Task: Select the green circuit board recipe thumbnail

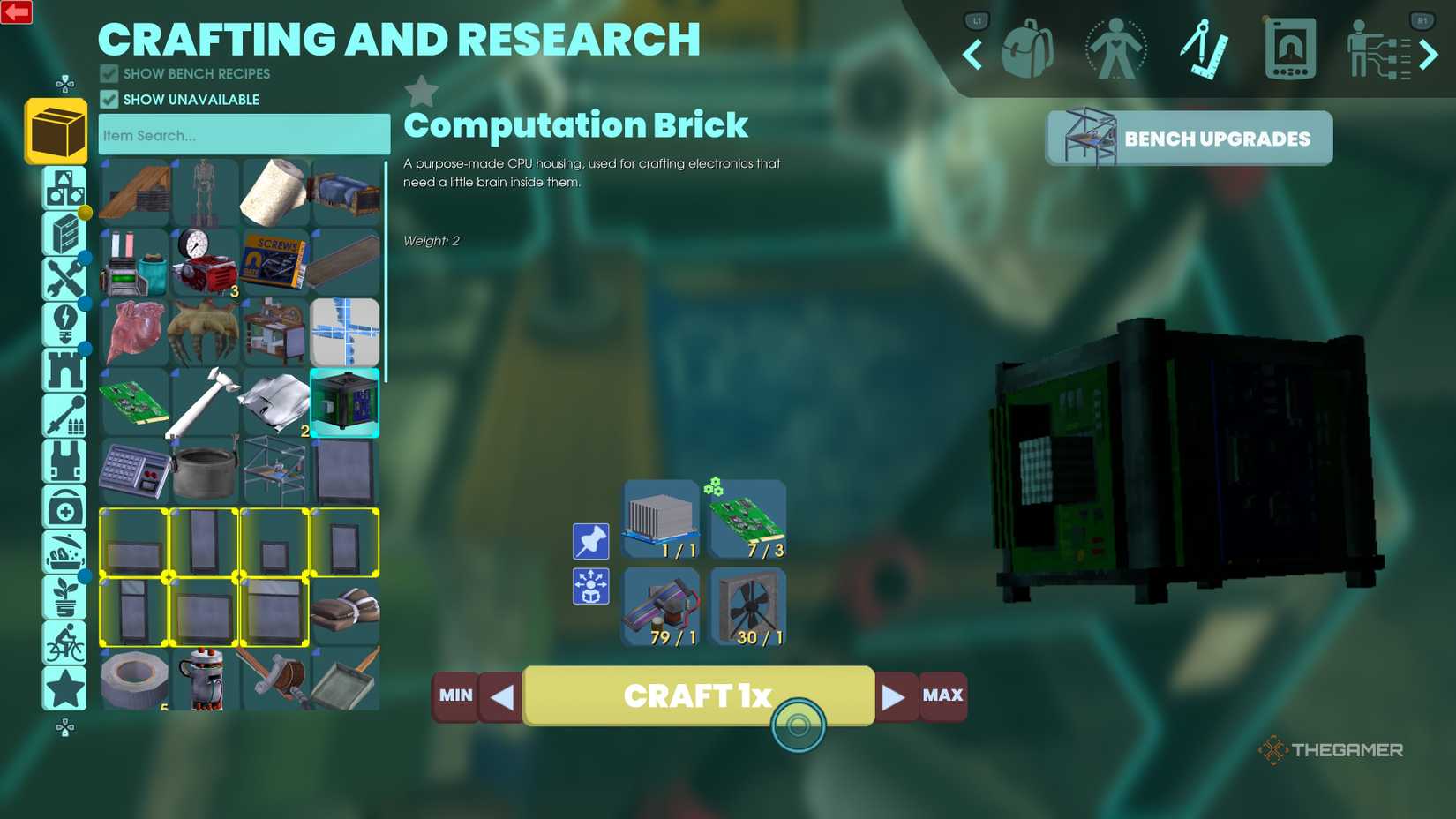Action: pyautogui.click(x=747, y=517)
